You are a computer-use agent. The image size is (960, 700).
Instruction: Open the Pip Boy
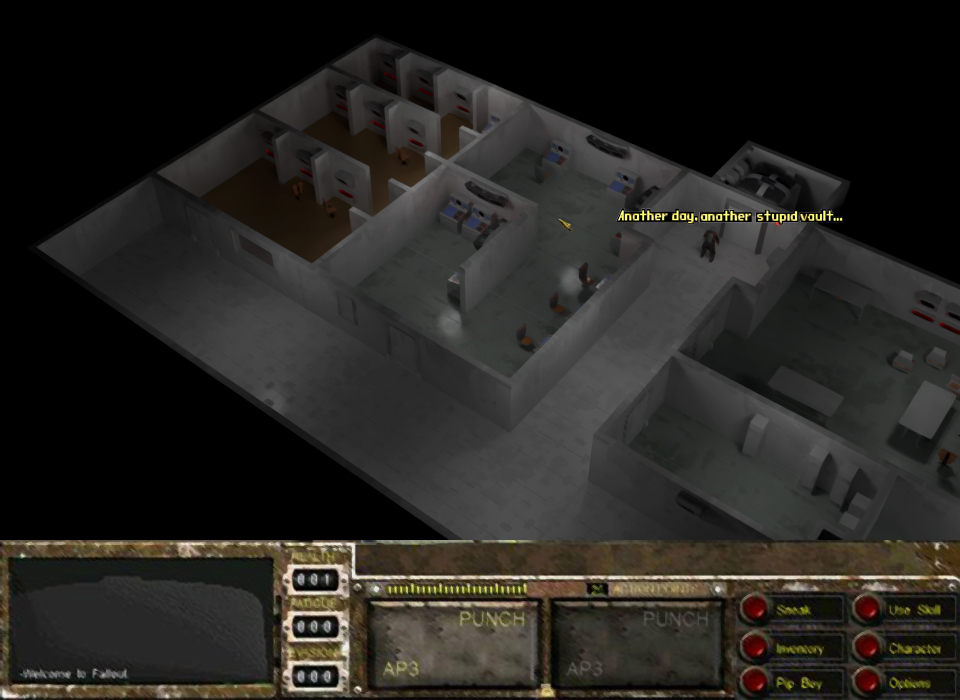coord(757,683)
